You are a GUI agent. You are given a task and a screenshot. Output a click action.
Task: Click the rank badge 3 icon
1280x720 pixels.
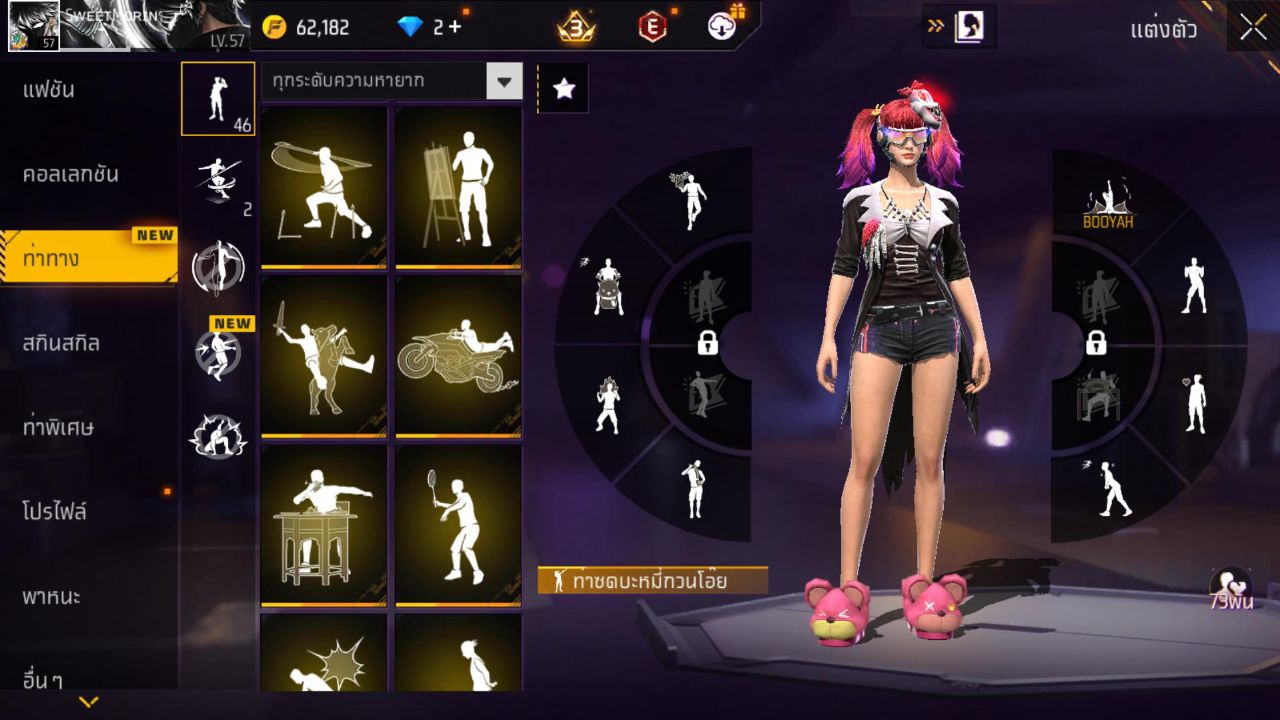pos(564,27)
